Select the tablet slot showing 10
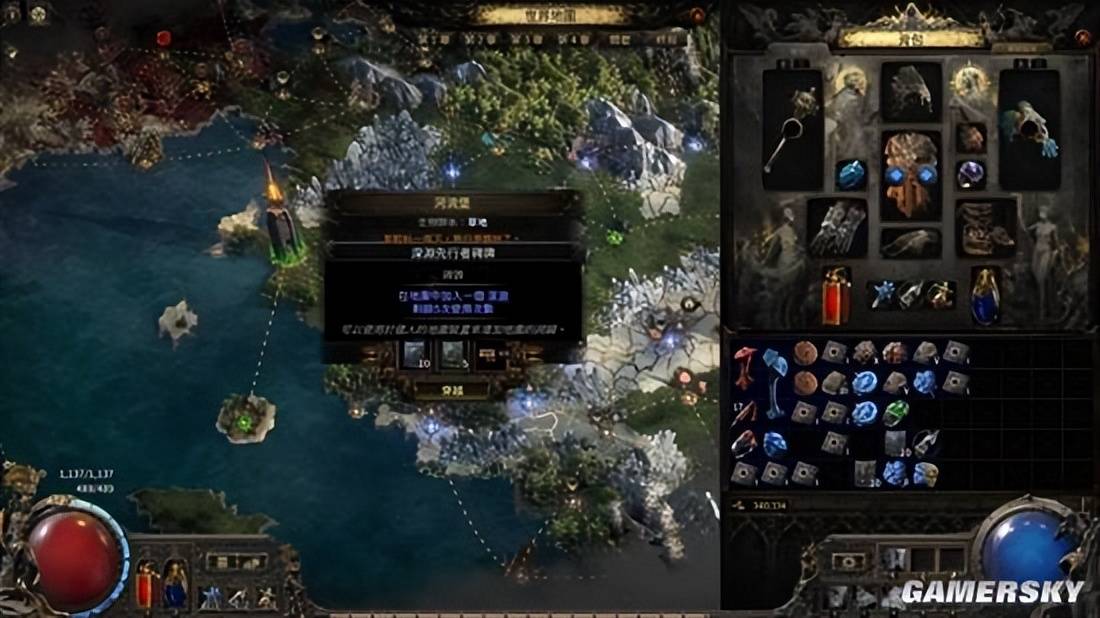The height and width of the screenshot is (618, 1100). pos(413,354)
